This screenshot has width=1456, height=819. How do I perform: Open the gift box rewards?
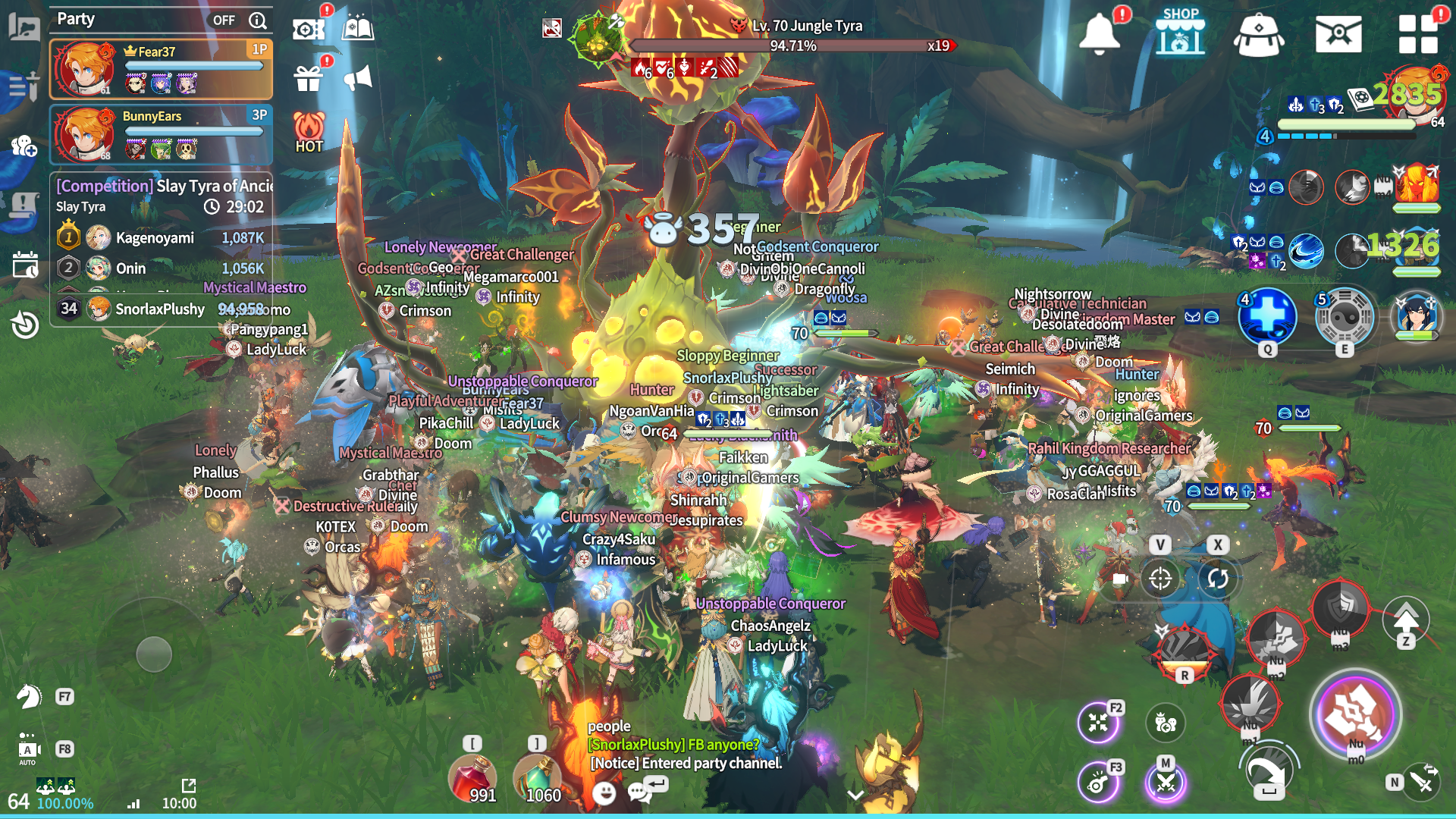pos(309,77)
